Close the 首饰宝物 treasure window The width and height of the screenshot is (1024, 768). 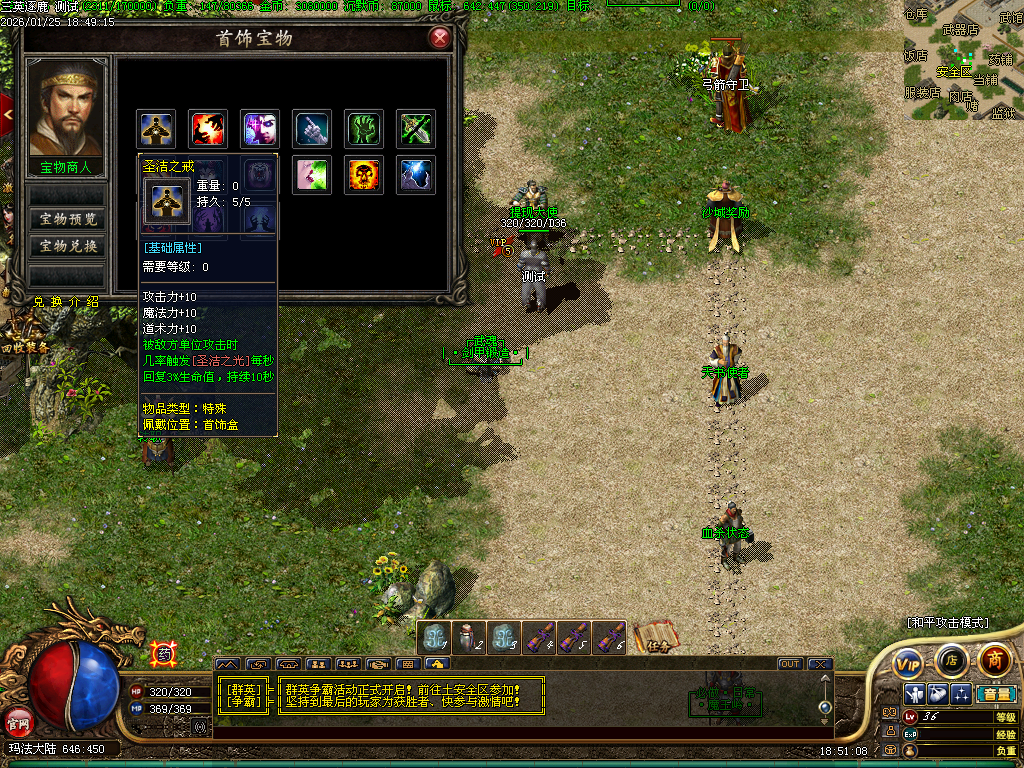(439, 39)
